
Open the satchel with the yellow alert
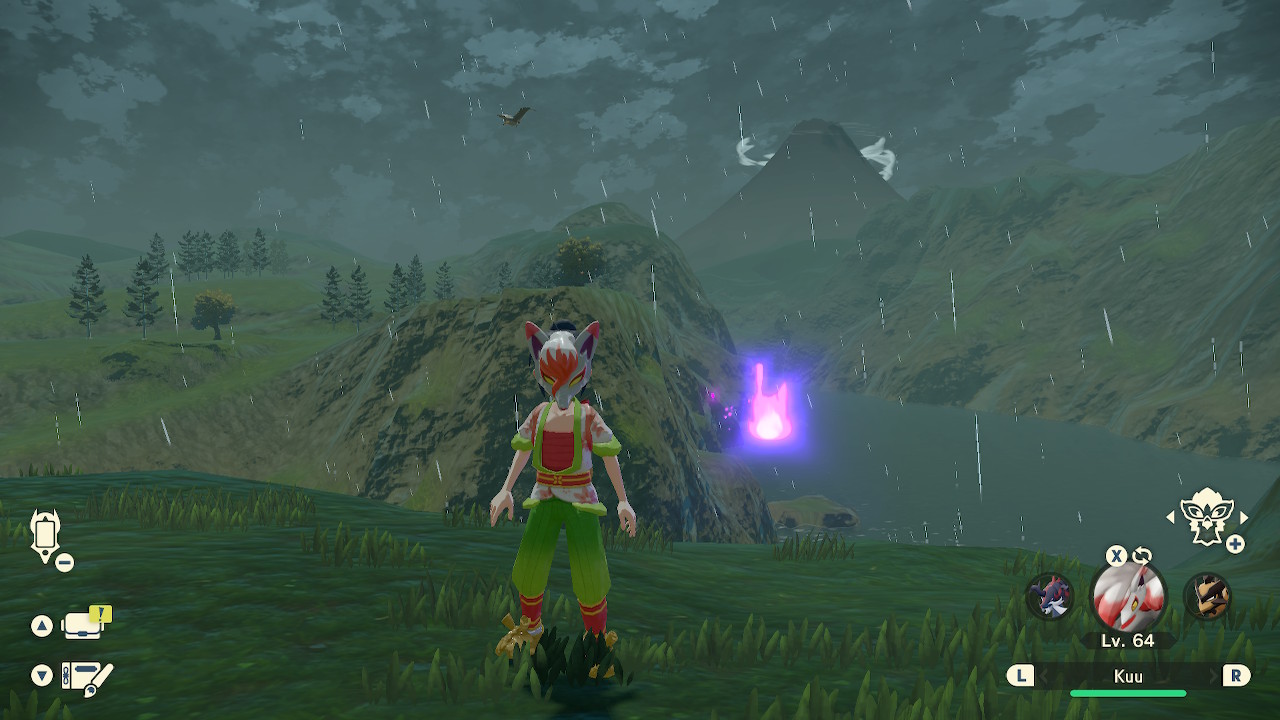point(84,625)
